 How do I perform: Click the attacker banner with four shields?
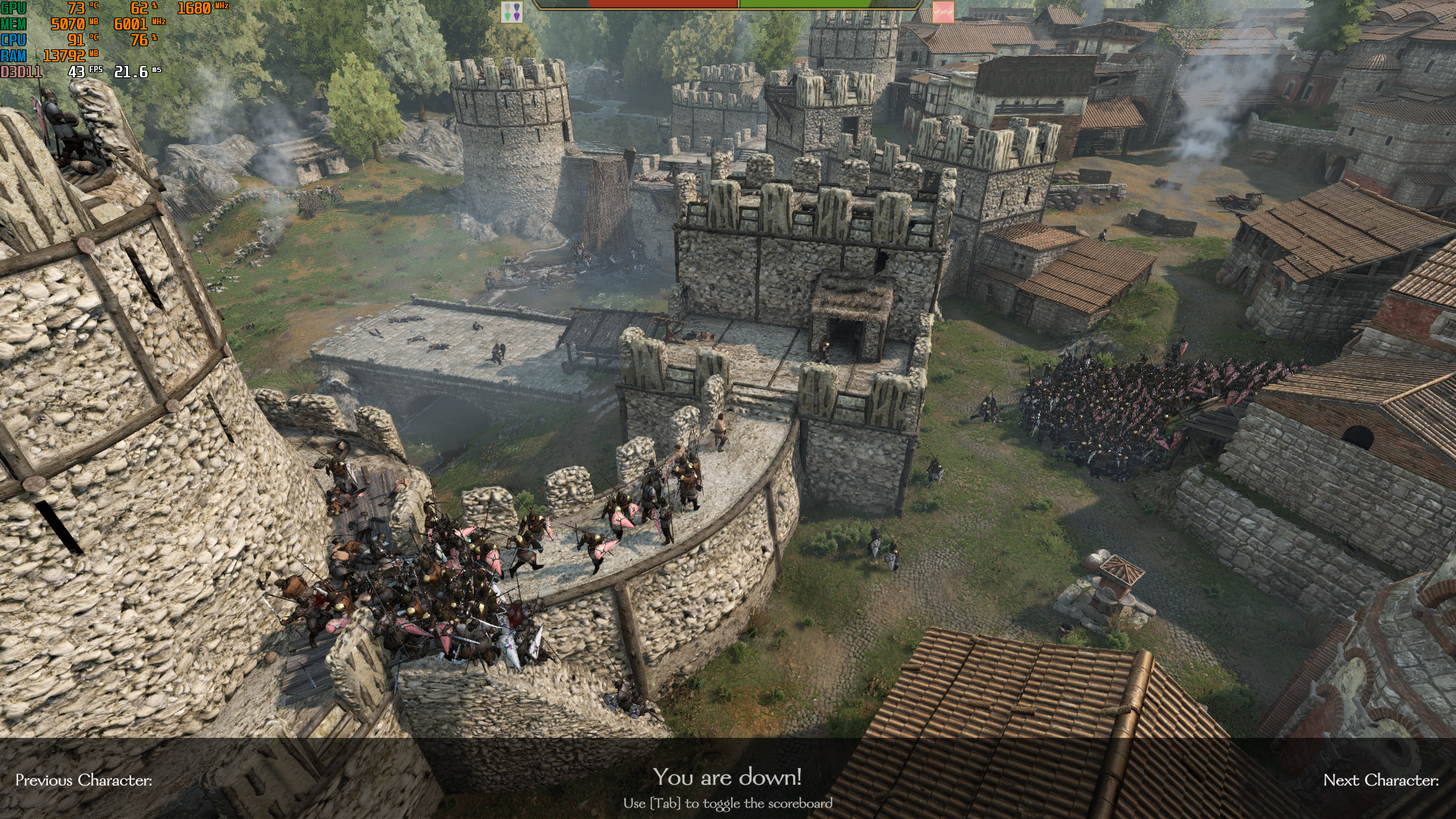(x=512, y=11)
